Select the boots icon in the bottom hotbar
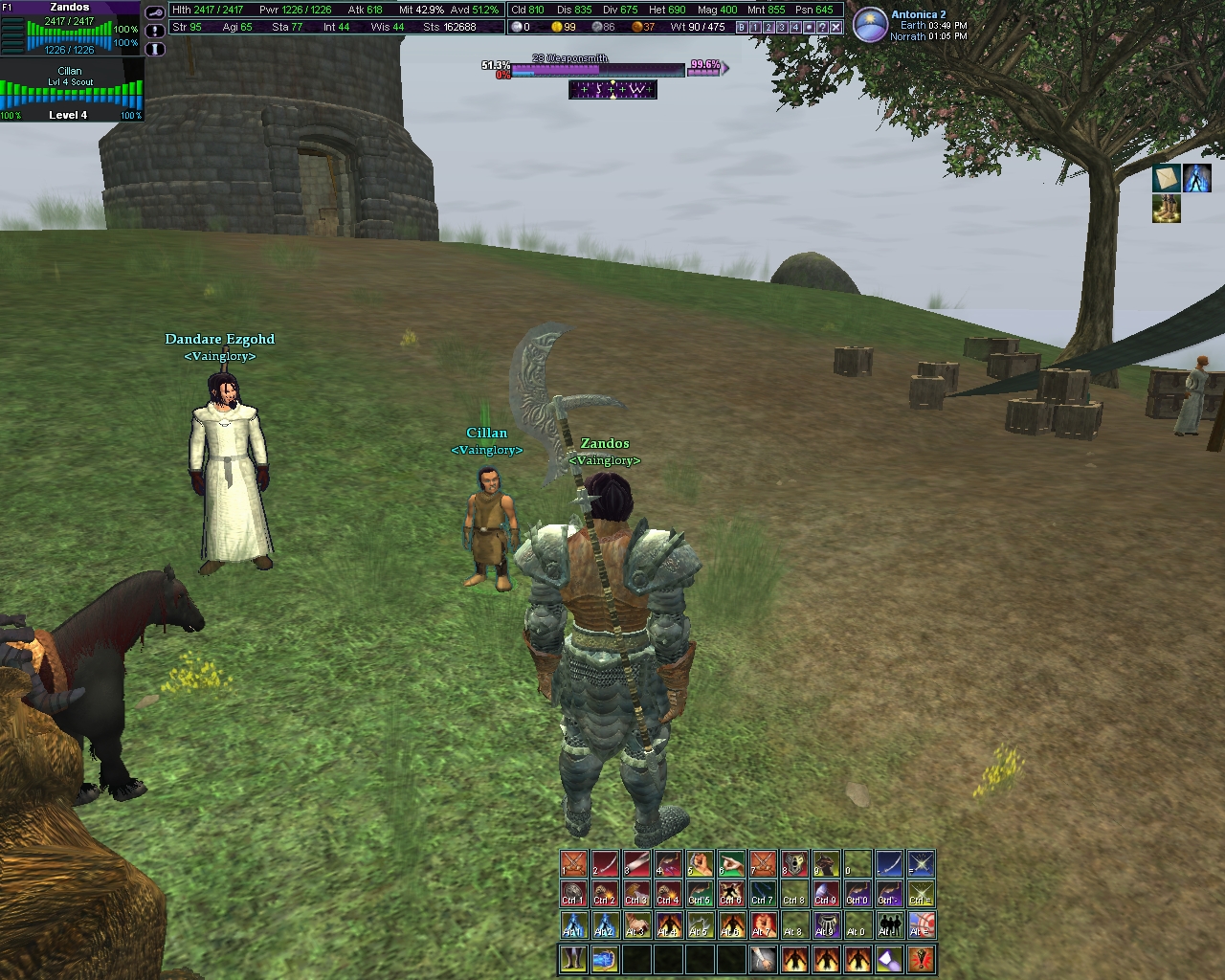The image size is (1225, 980). pos(573,958)
